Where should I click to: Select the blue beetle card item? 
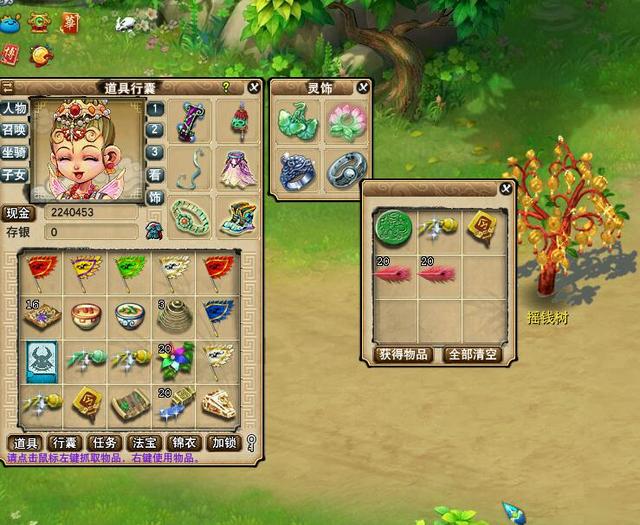42,360
